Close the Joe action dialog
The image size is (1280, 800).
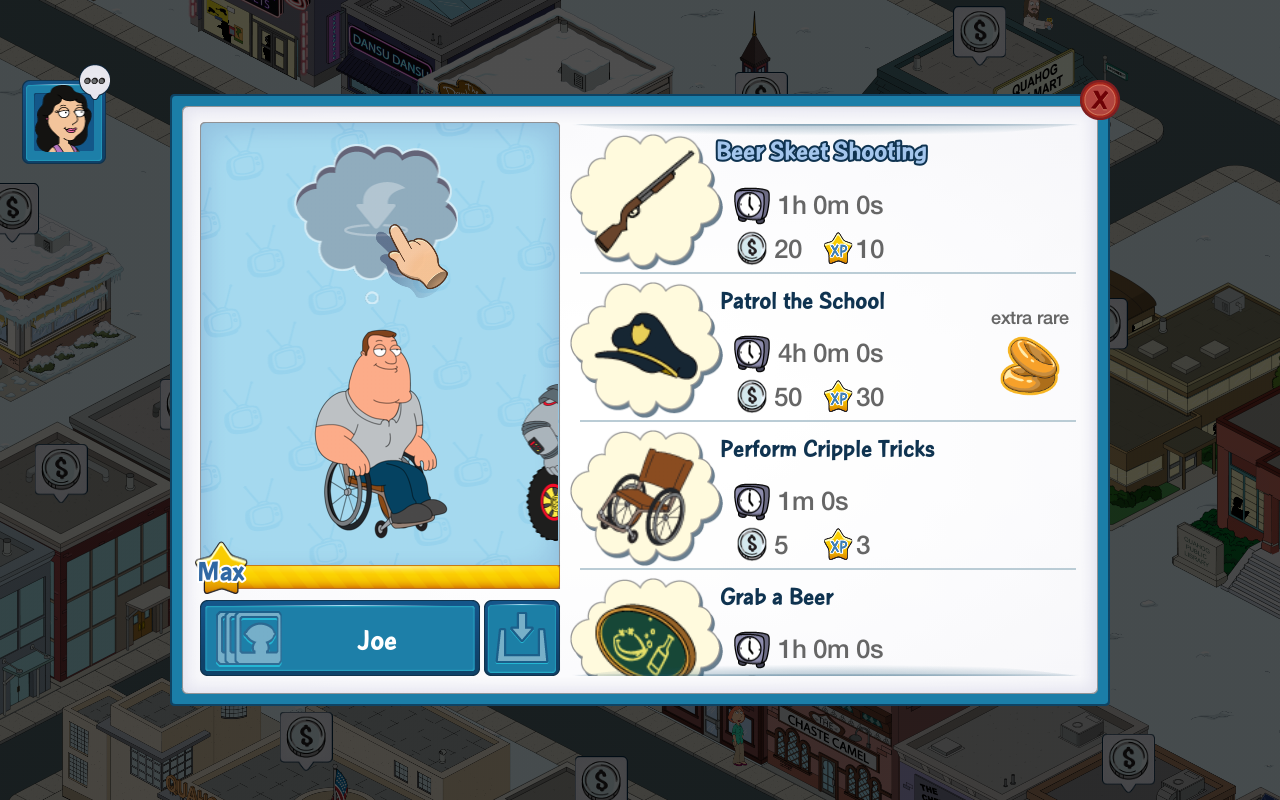(1099, 100)
